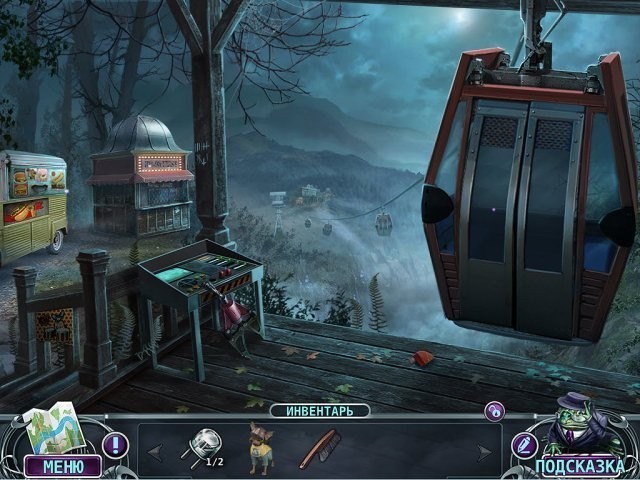Use the ПОДСКАЗКА hint button
This screenshot has height=480, width=640.
579,466
